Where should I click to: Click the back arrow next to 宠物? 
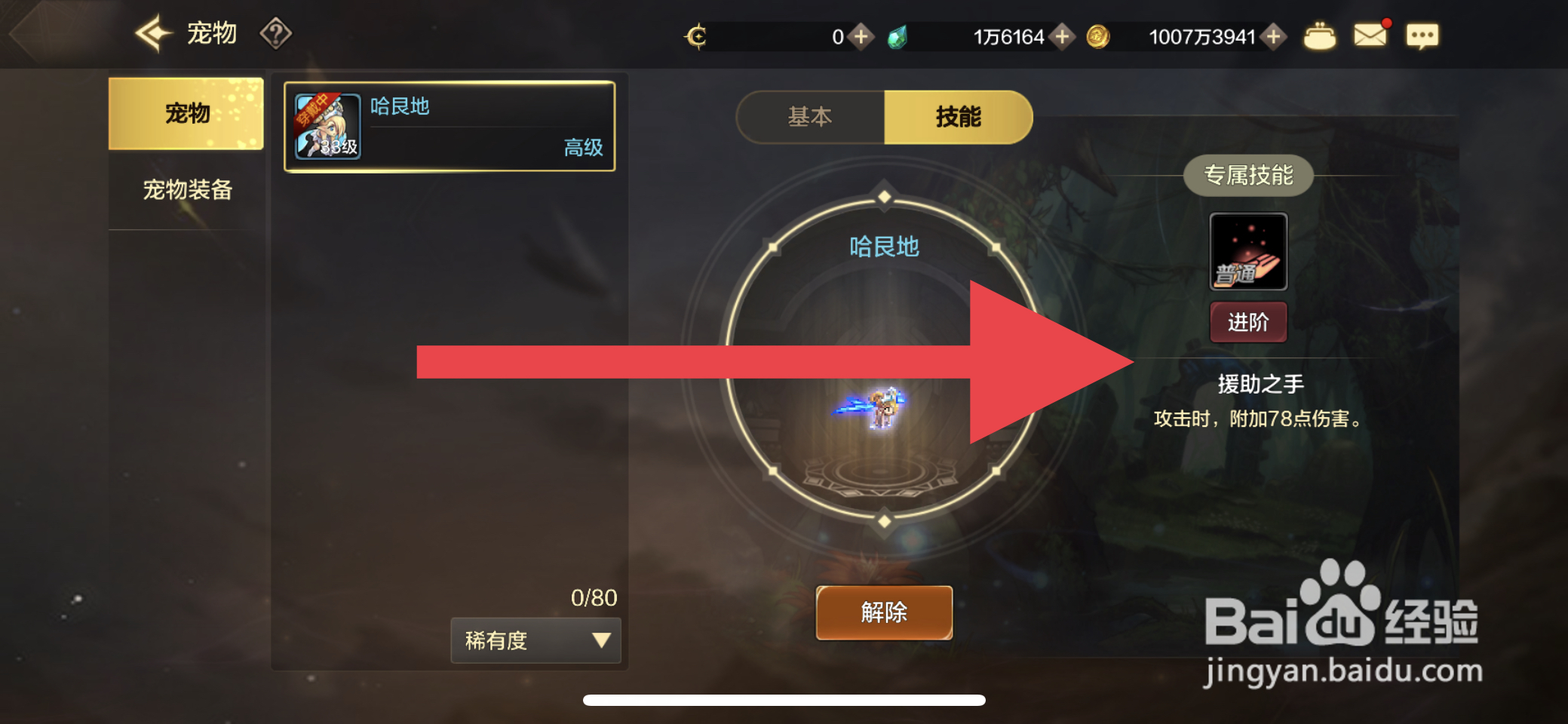coord(151,32)
